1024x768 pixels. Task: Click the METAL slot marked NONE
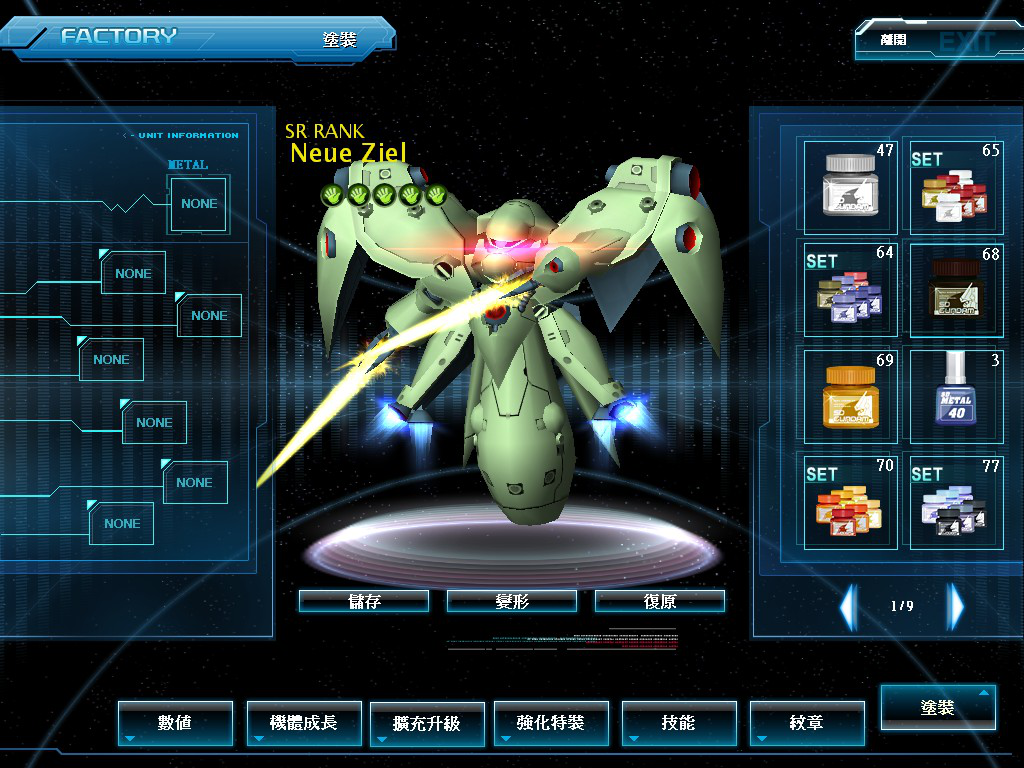pos(199,204)
